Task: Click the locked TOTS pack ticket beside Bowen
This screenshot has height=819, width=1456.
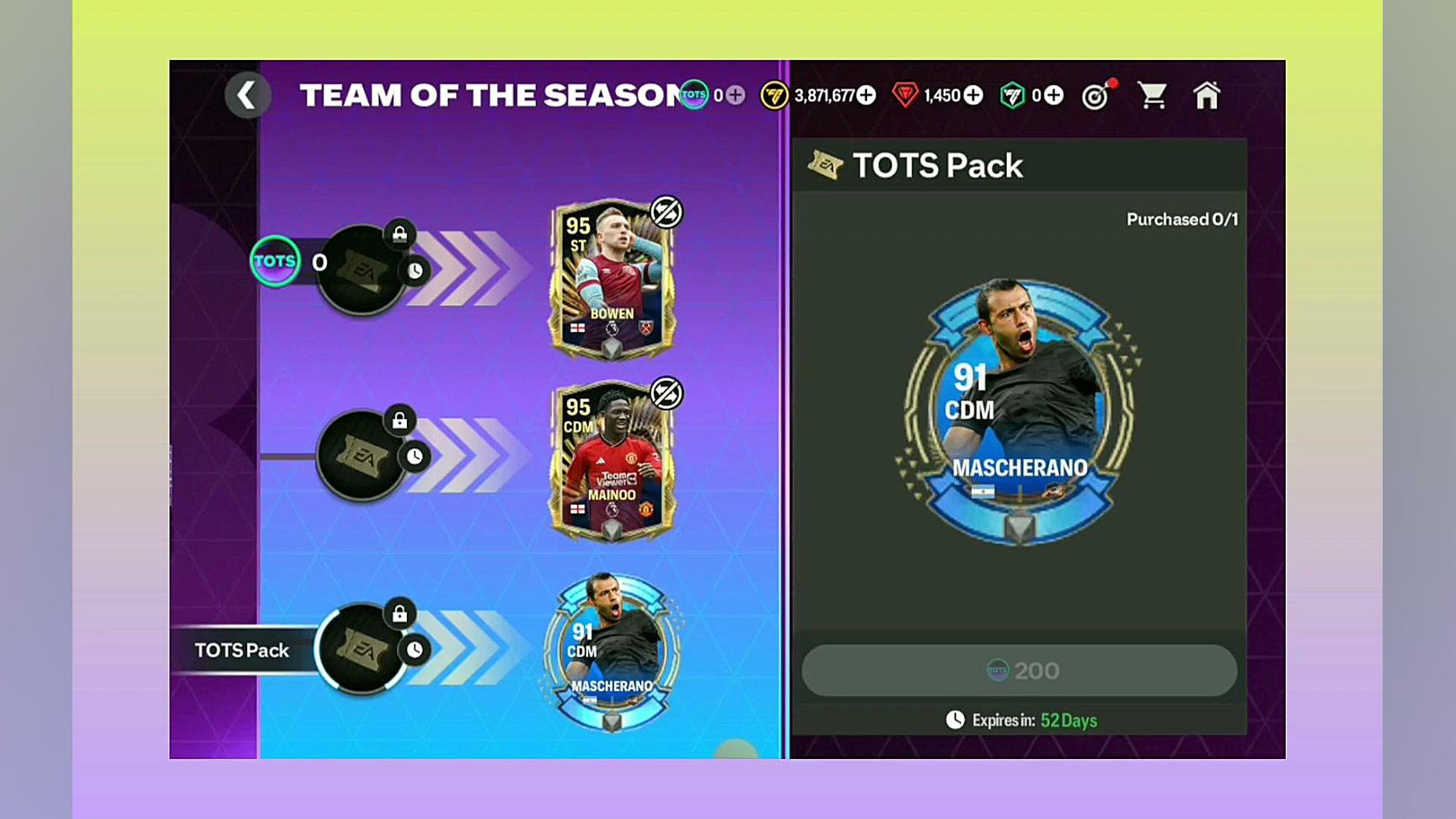Action: click(x=361, y=270)
